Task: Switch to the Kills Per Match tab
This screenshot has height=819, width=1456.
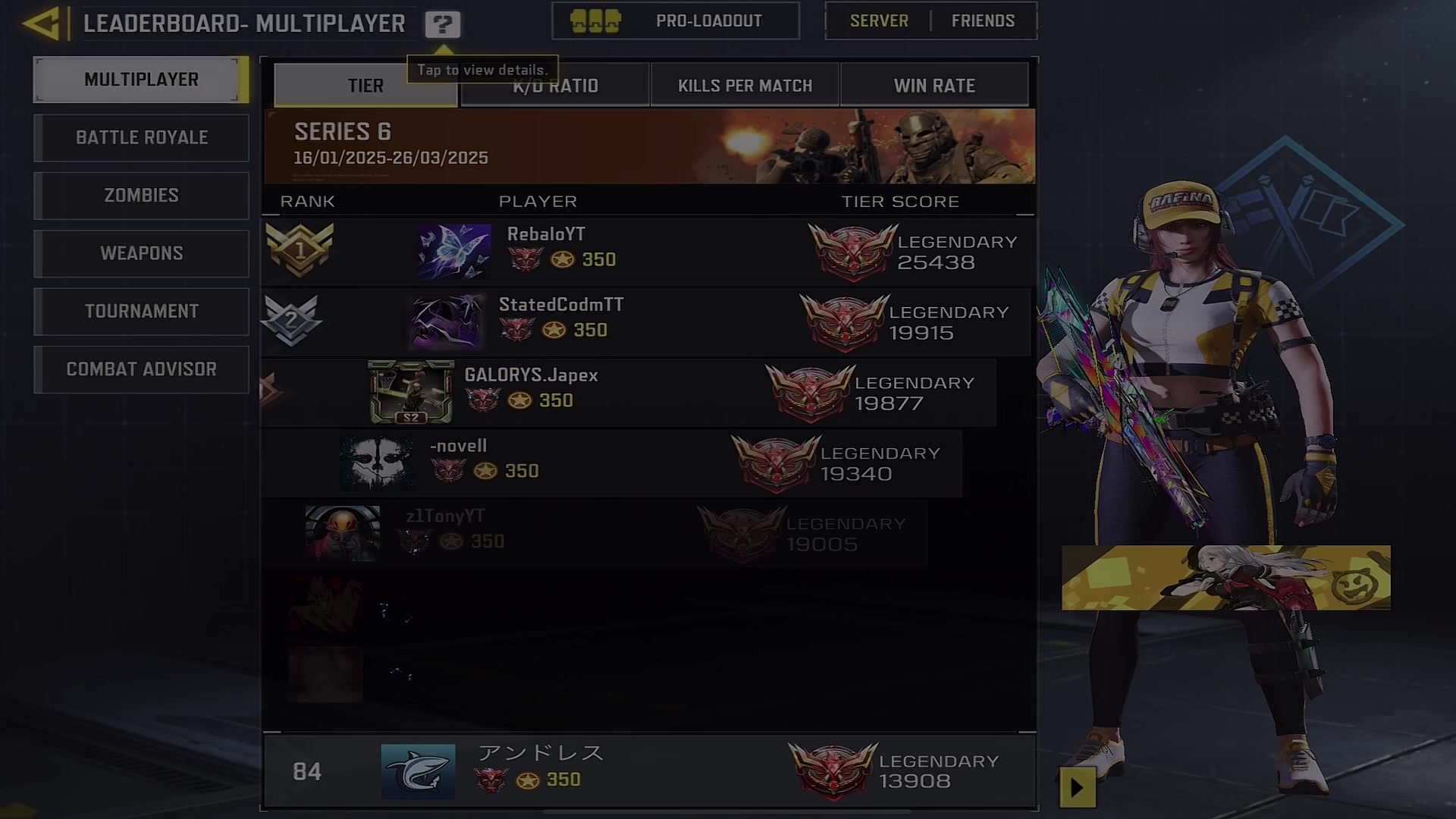Action: tap(745, 86)
